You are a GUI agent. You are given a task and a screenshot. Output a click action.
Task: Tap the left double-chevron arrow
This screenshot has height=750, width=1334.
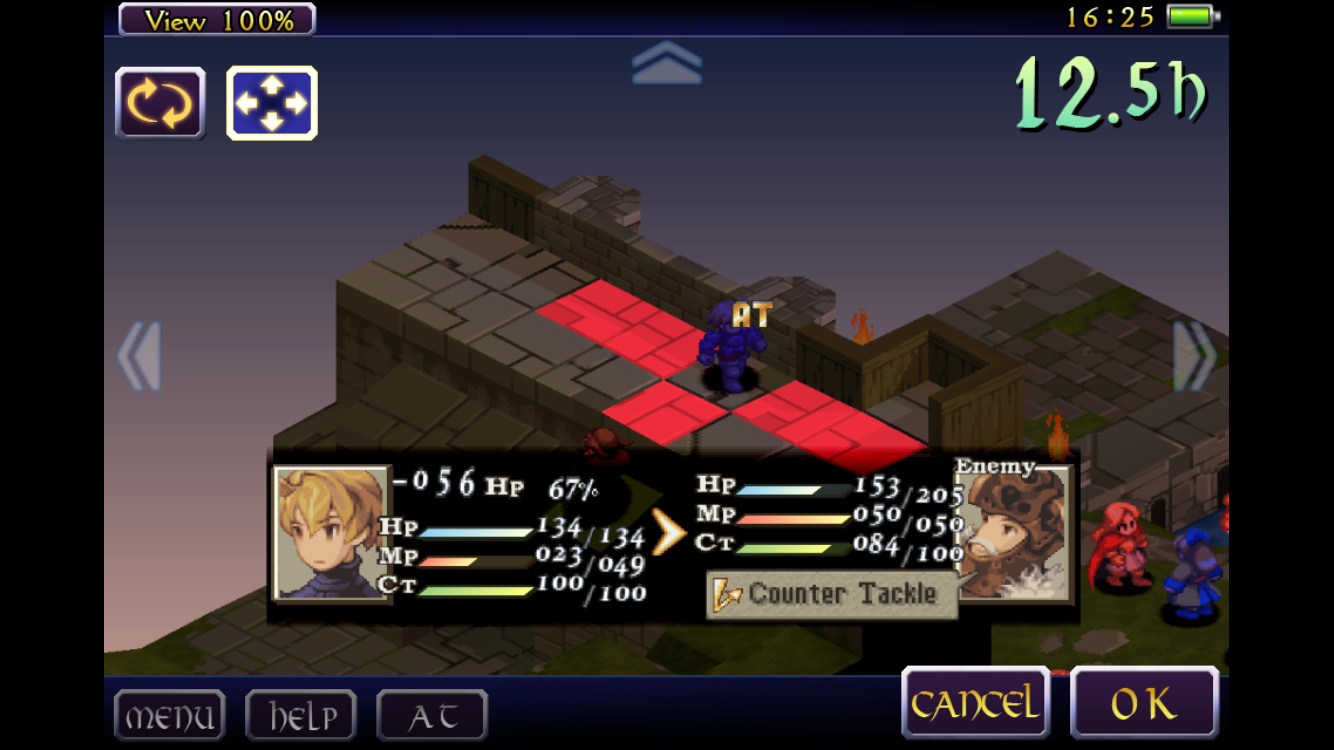pos(139,356)
